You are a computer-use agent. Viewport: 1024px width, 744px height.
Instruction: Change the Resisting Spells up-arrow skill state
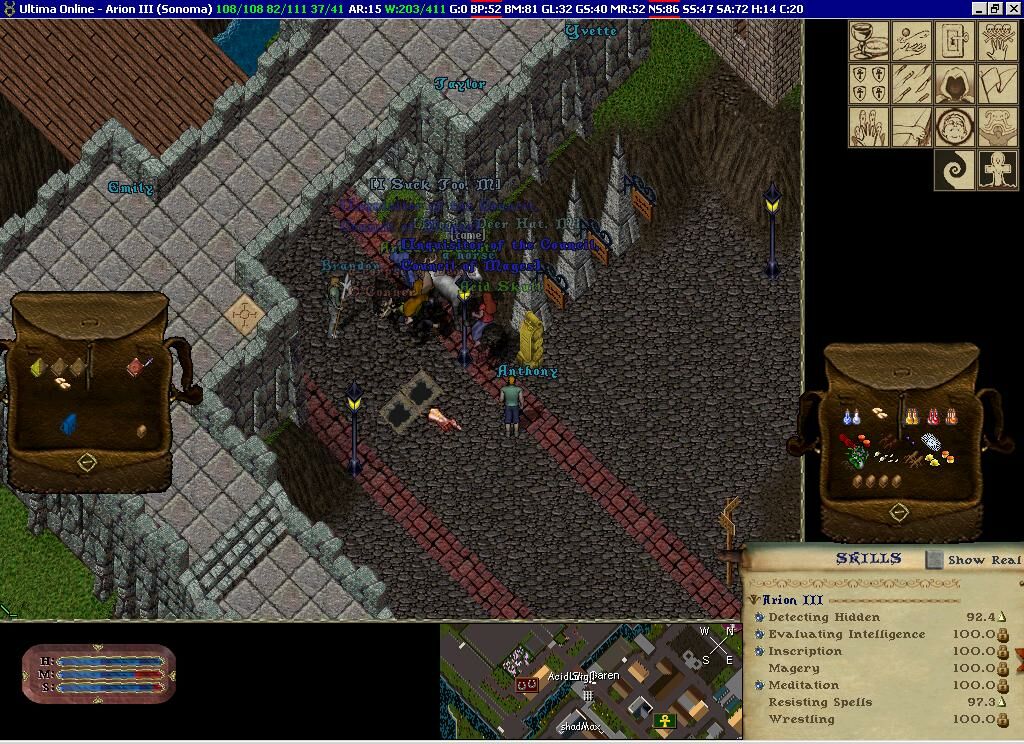click(1002, 703)
